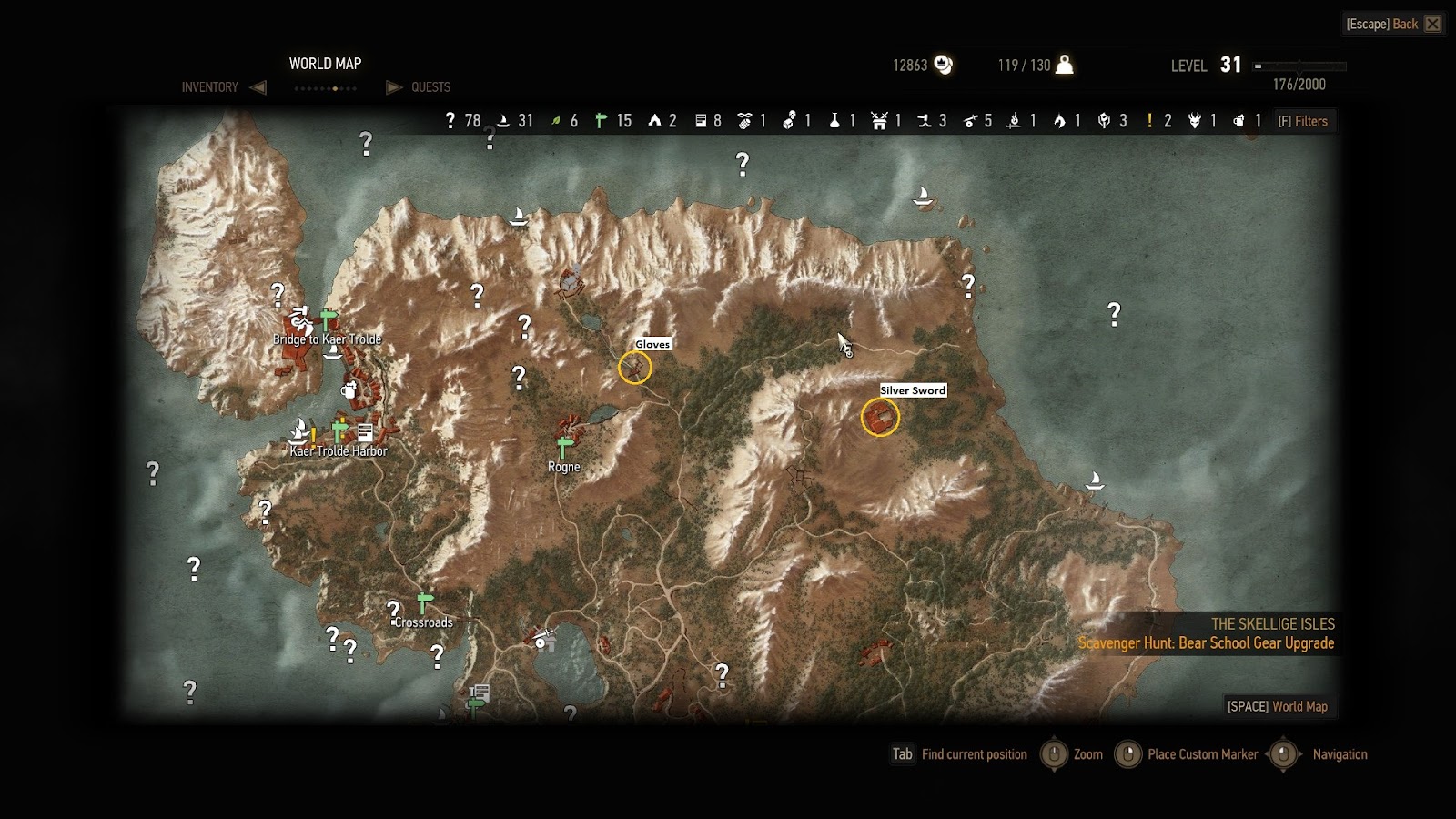Click the yellow exclamation quest marker
This screenshot has width=1456, height=819.
coord(314,436)
